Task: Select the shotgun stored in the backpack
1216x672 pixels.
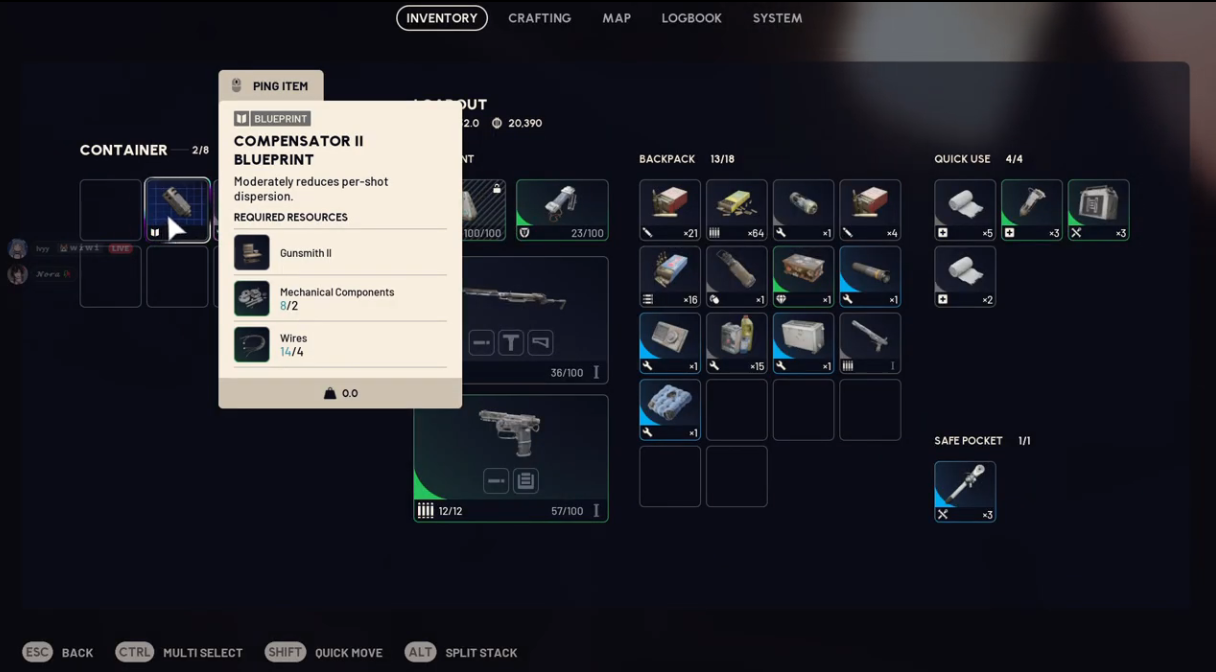Action: 870,344
